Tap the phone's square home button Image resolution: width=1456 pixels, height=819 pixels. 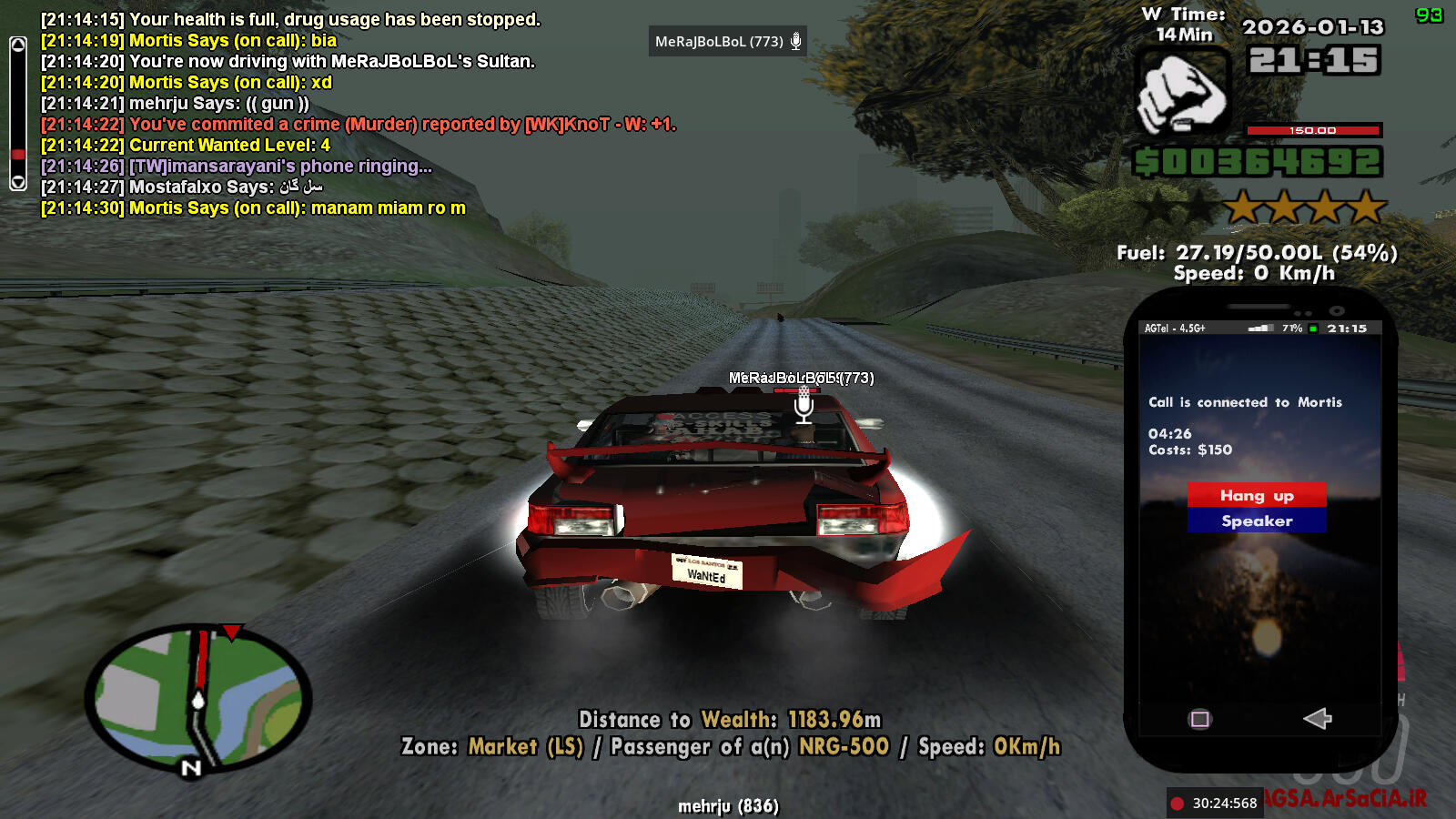[1200, 720]
